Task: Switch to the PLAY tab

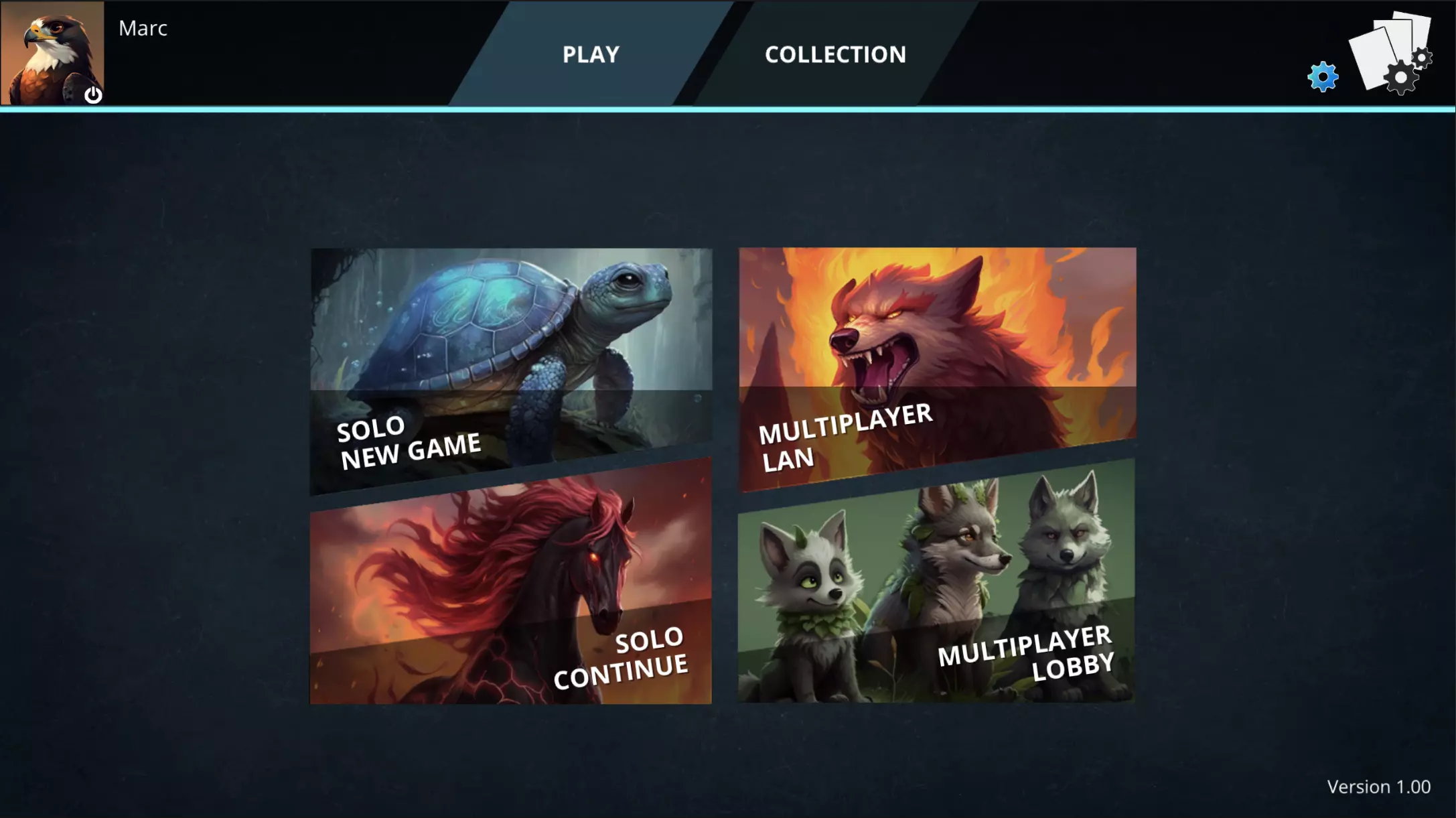Action: 591,54
